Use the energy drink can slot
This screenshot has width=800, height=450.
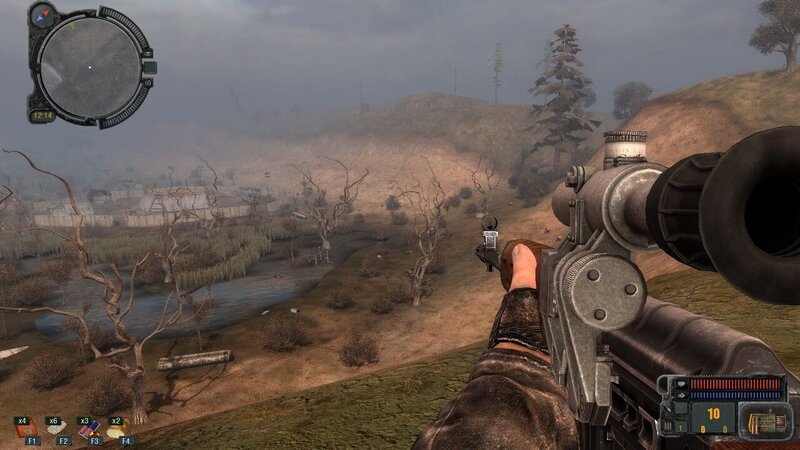coord(91,429)
